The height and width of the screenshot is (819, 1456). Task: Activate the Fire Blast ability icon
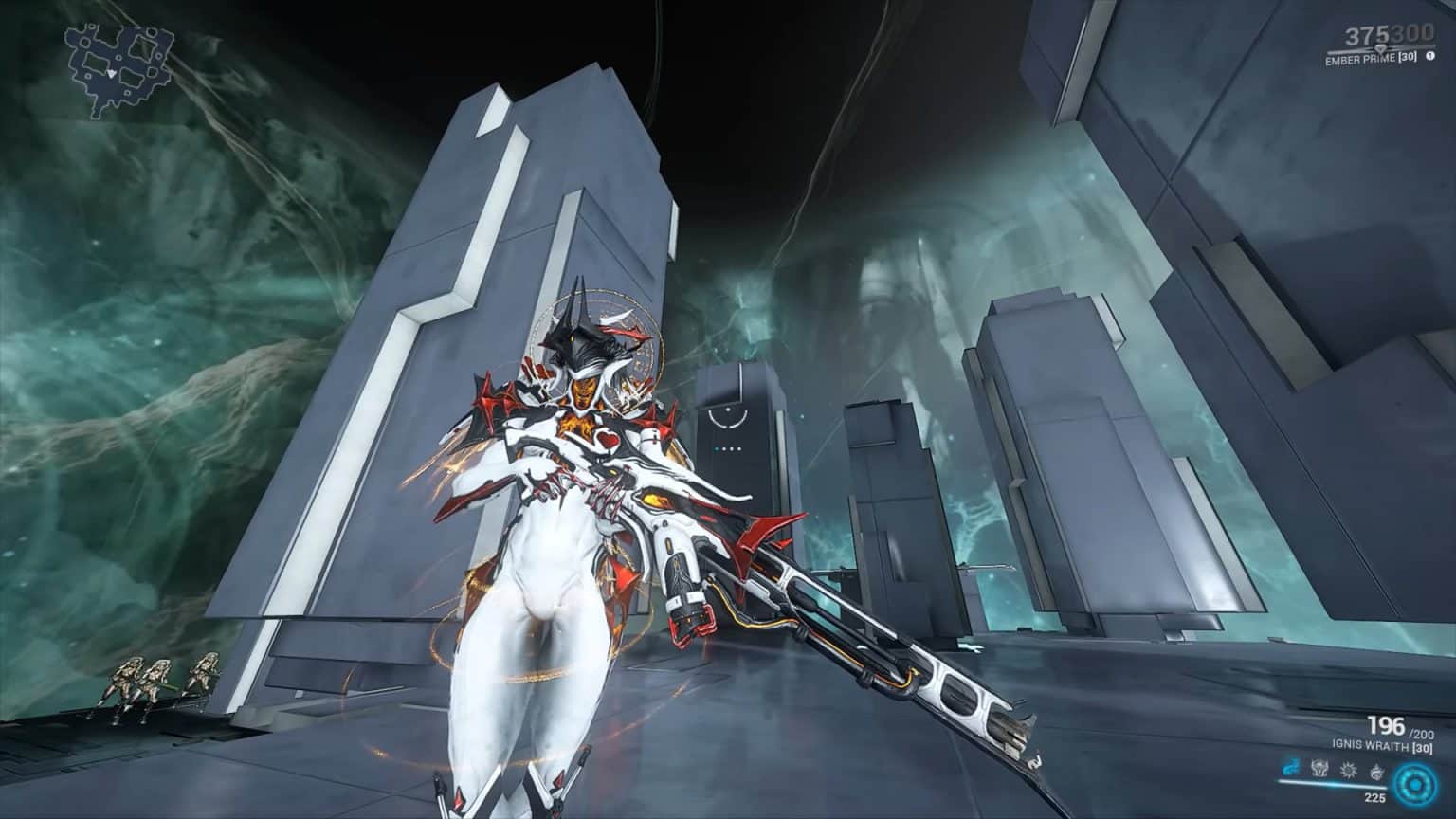click(x=1350, y=770)
